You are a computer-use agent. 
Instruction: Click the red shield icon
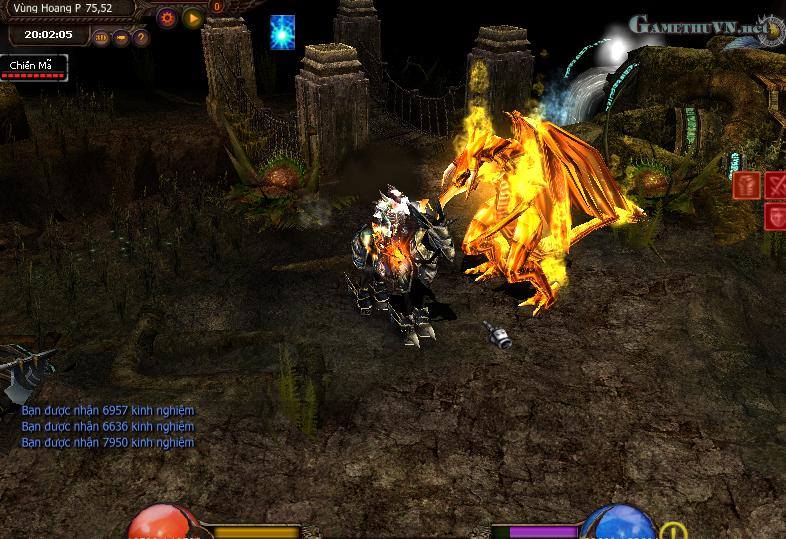[776, 216]
